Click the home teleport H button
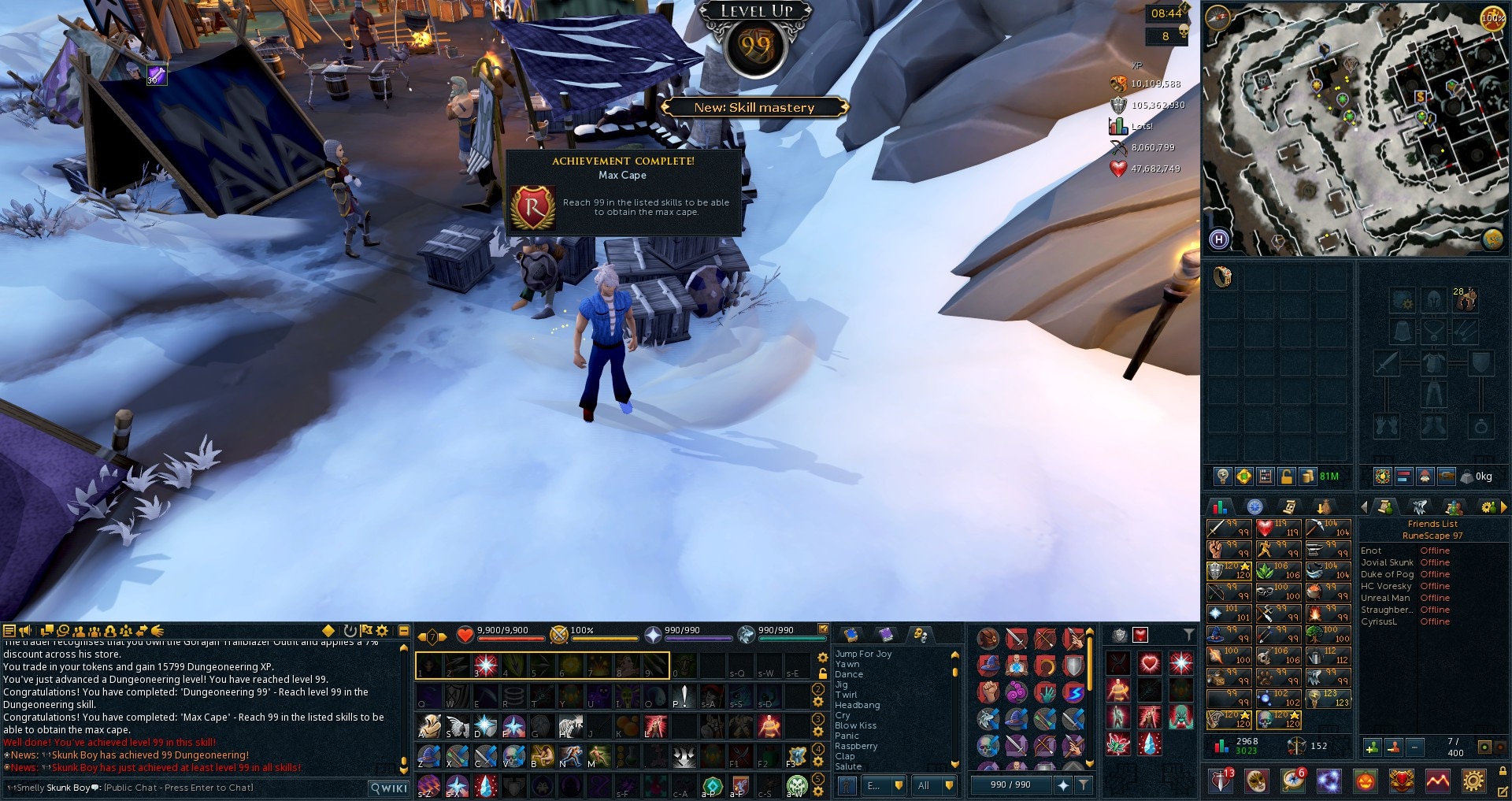1512x801 pixels. 1219,239
